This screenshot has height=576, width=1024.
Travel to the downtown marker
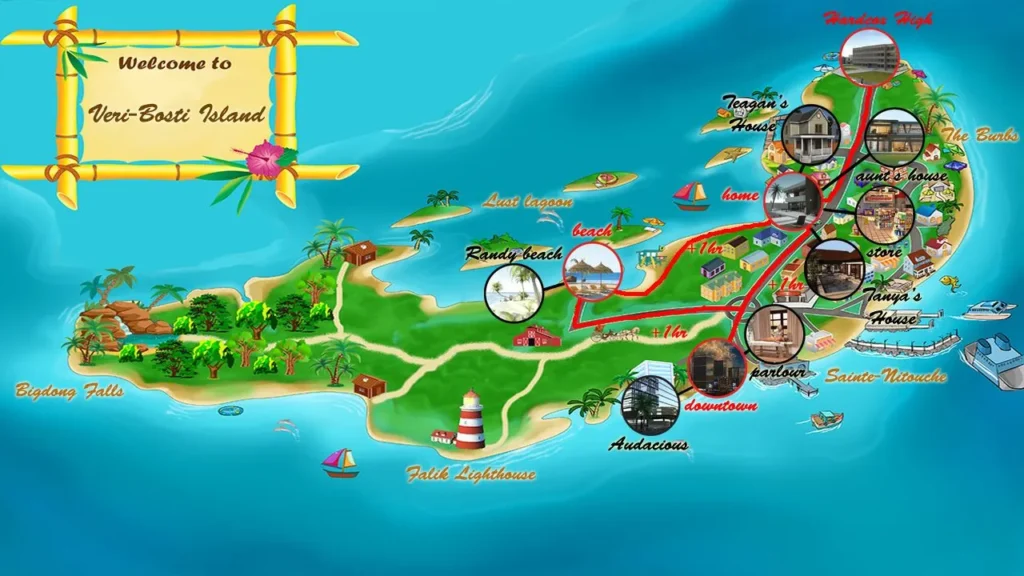pos(716,368)
